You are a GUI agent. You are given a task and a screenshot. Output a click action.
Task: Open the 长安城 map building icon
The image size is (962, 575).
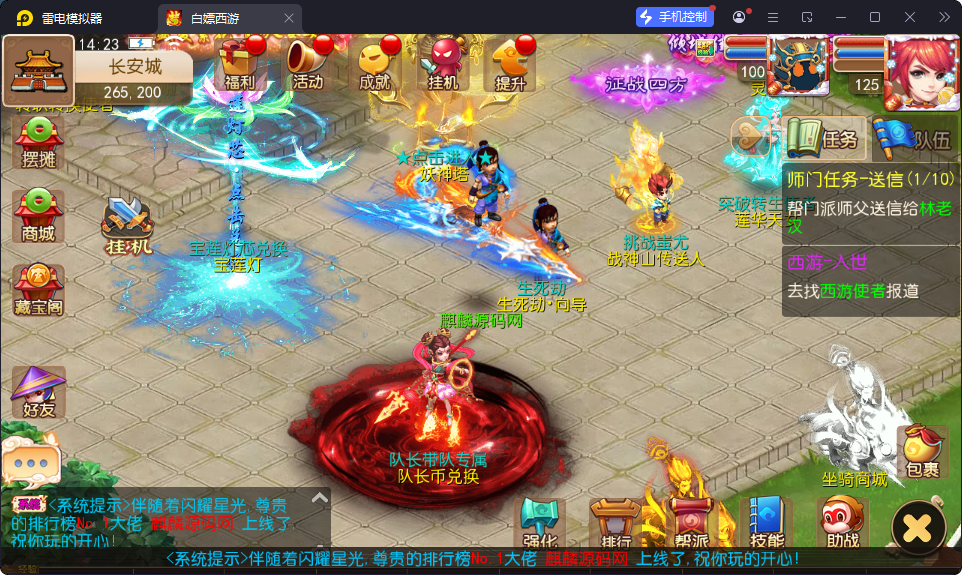click(x=38, y=70)
